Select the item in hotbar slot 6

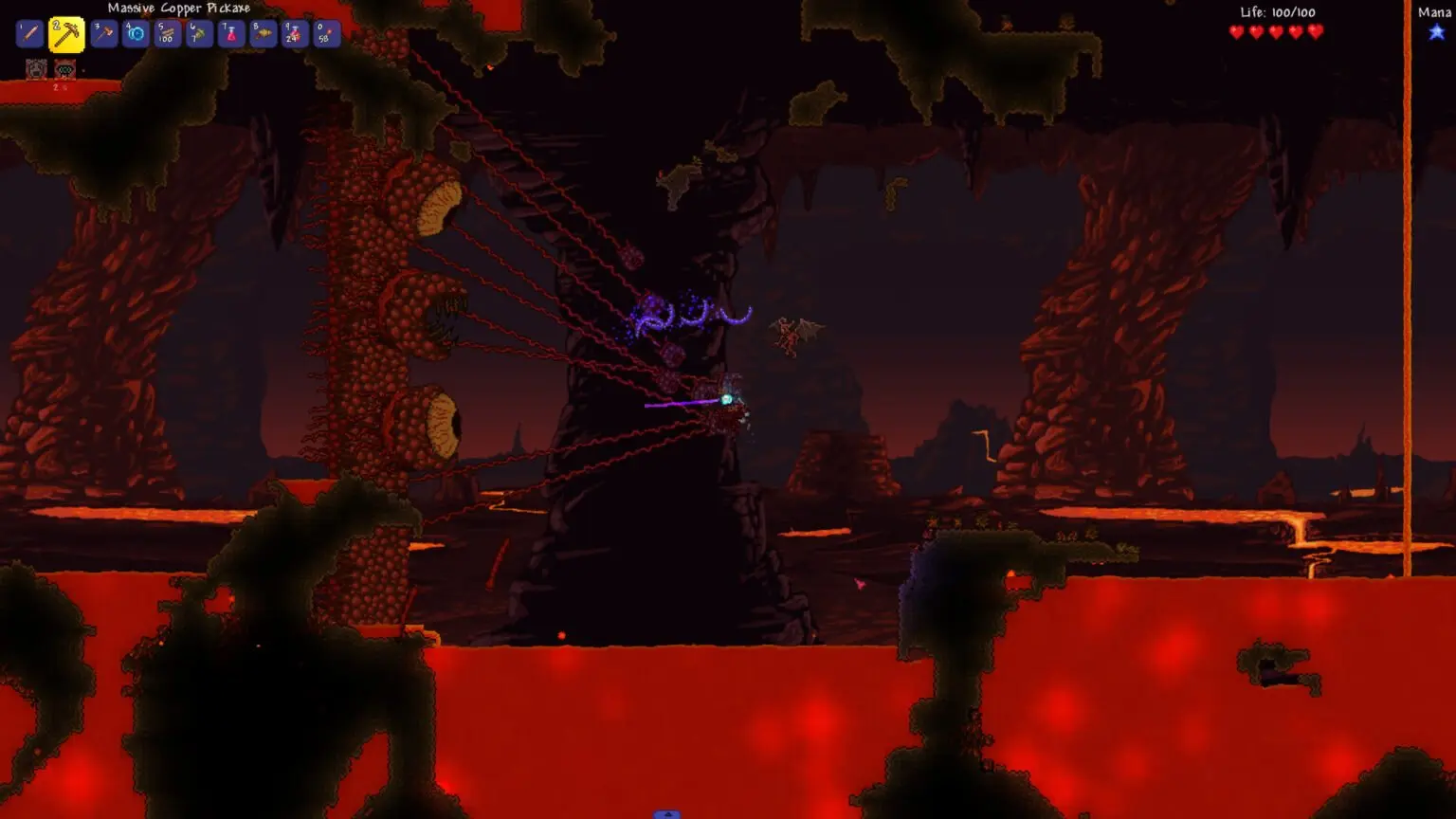coord(198,33)
